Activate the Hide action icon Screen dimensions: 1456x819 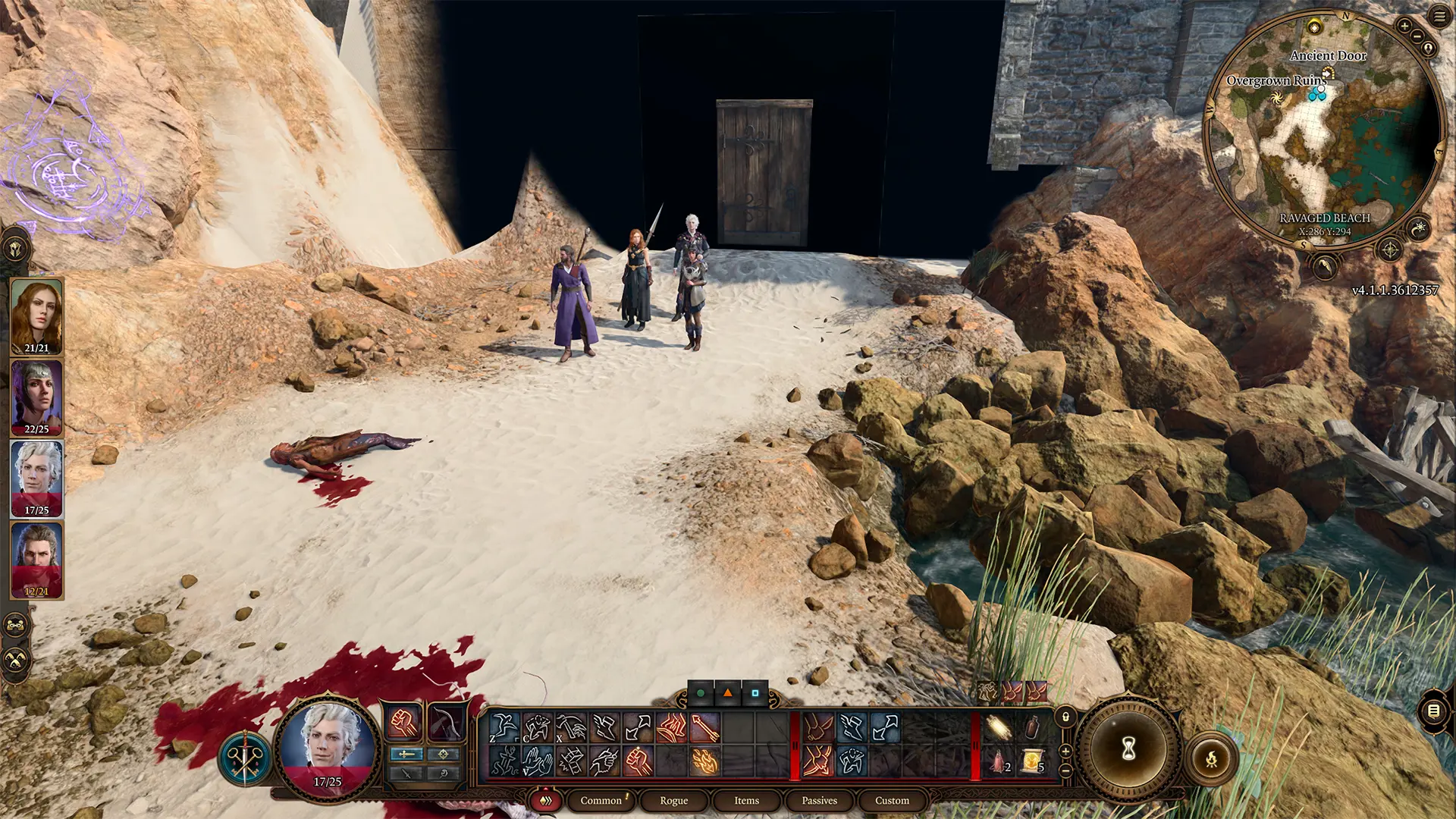pyautogui.click(x=536, y=727)
